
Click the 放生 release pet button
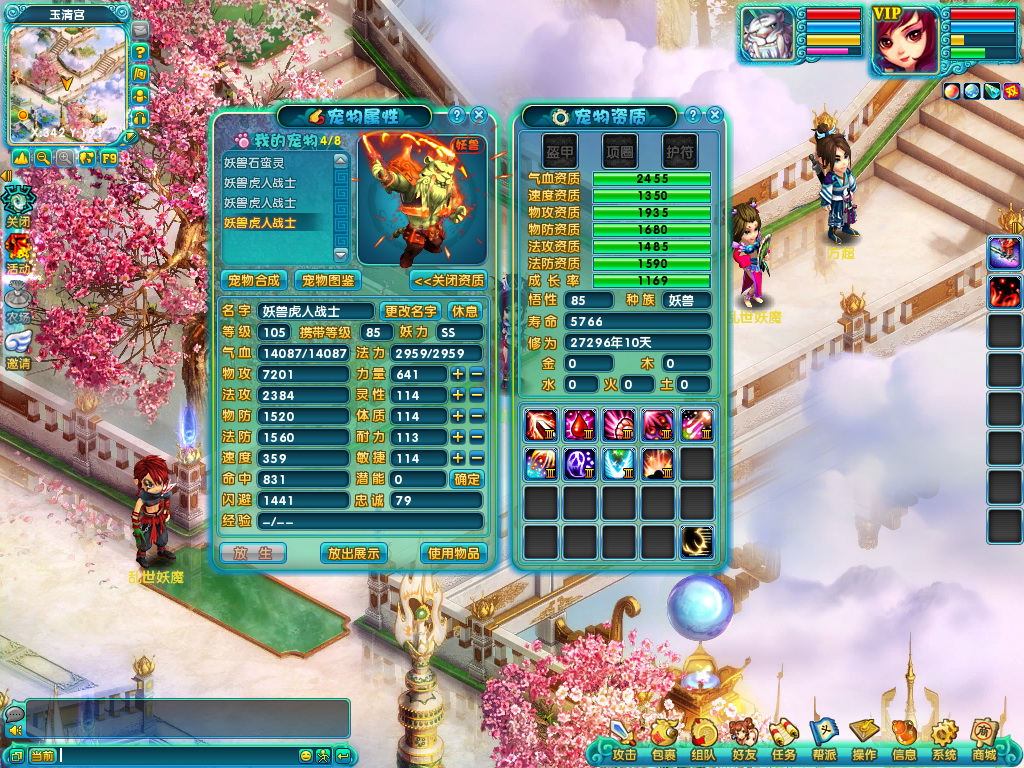(253, 552)
